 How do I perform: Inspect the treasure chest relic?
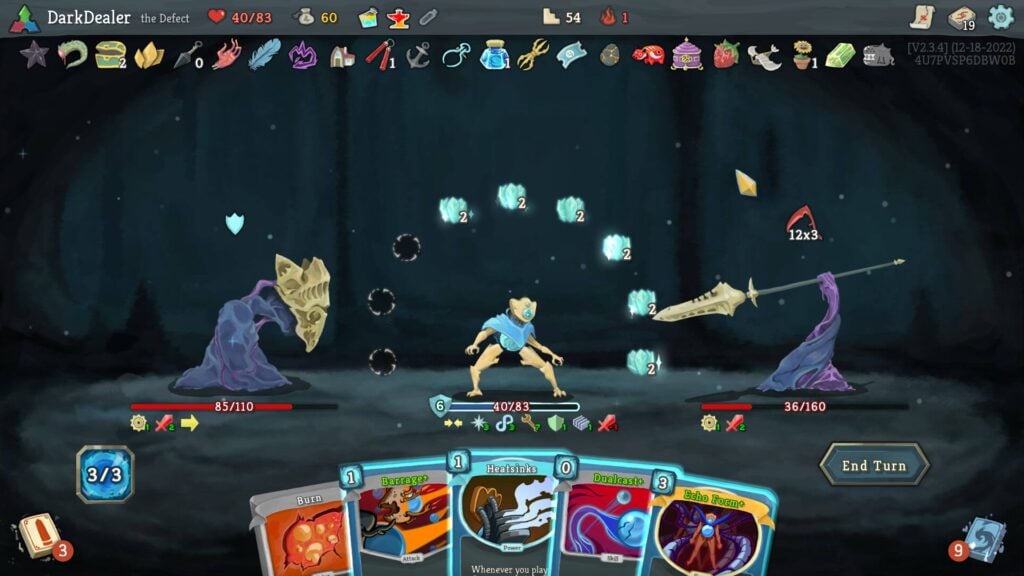[x=109, y=54]
